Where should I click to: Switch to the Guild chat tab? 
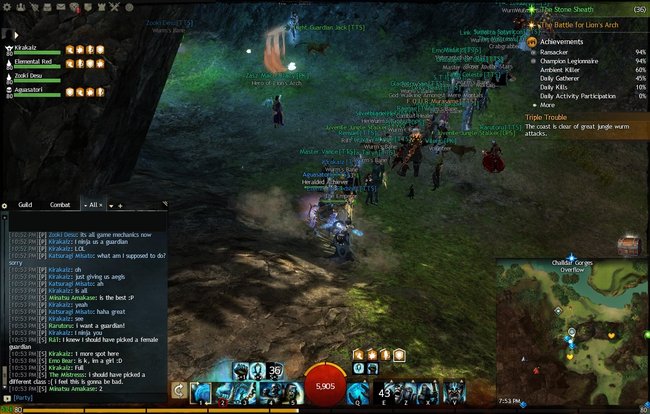click(25, 204)
